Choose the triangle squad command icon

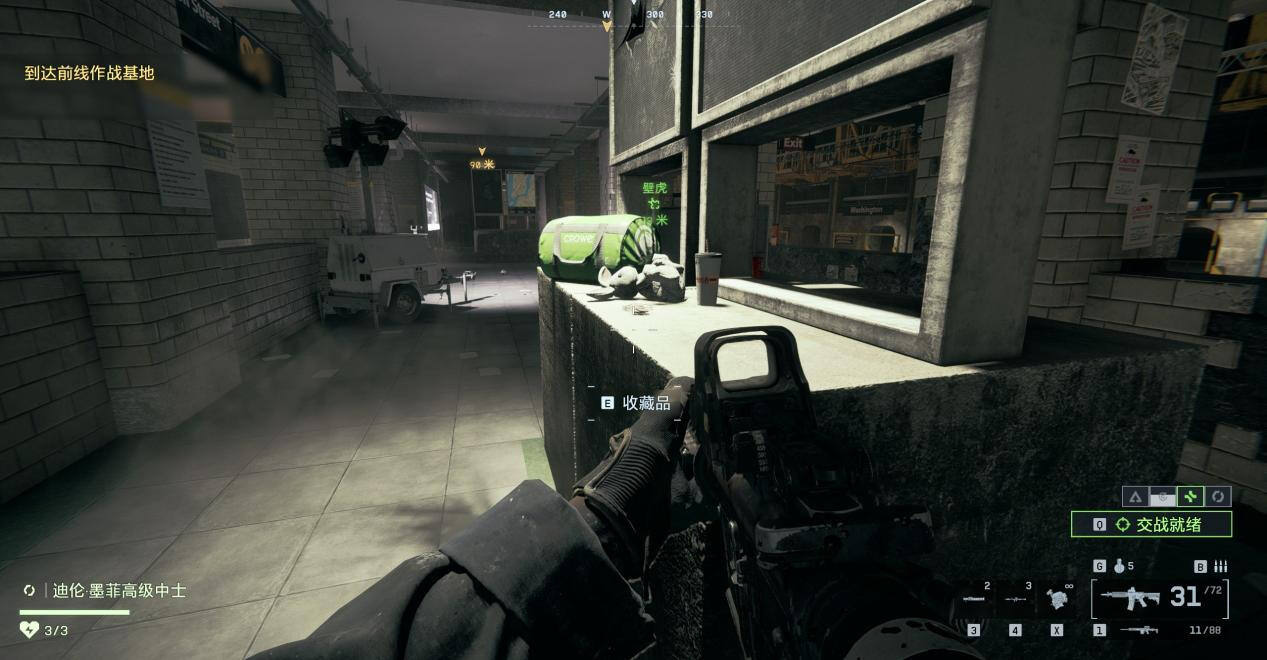click(x=1135, y=496)
